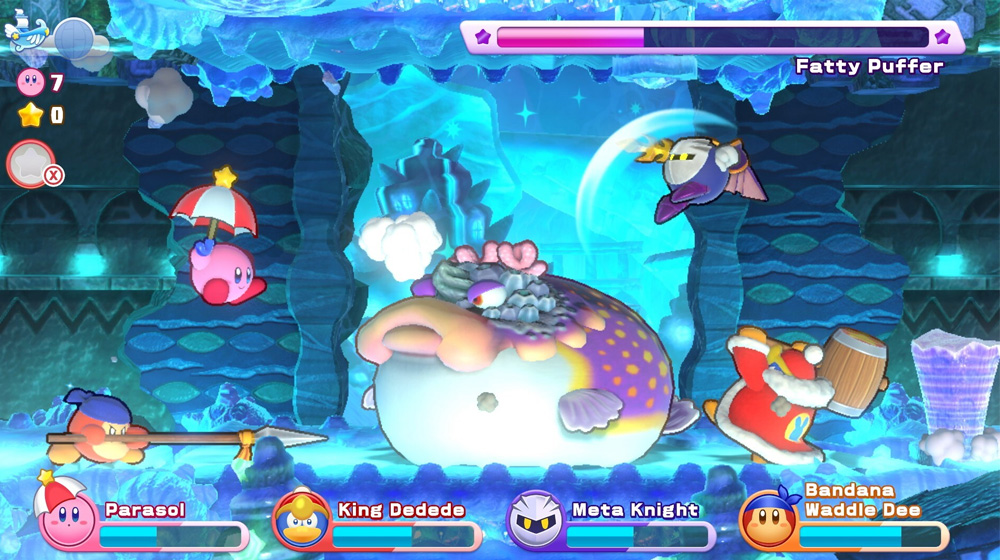Select the yellow point star icon

[31, 115]
